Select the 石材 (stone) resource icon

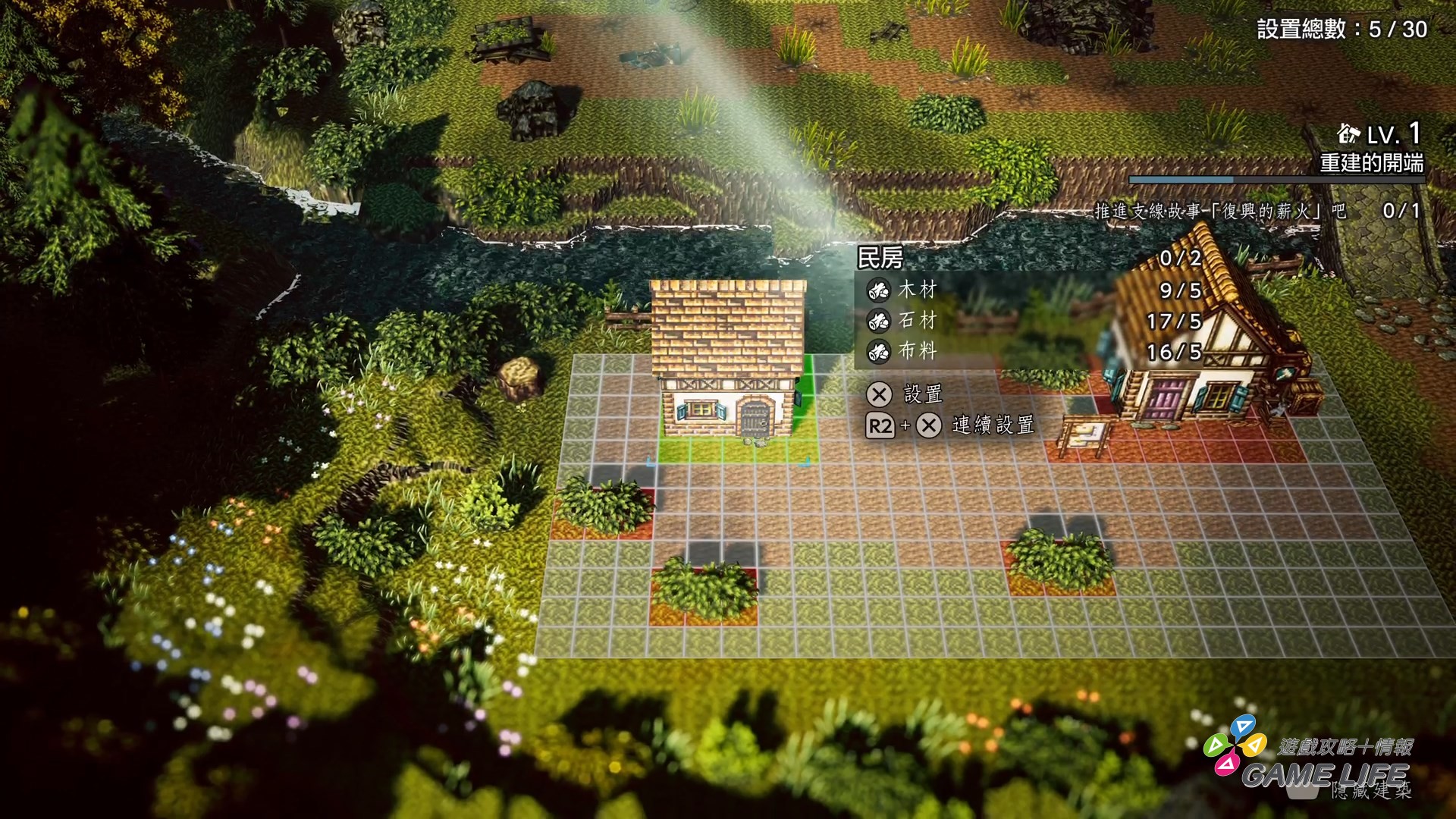click(878, 322)
